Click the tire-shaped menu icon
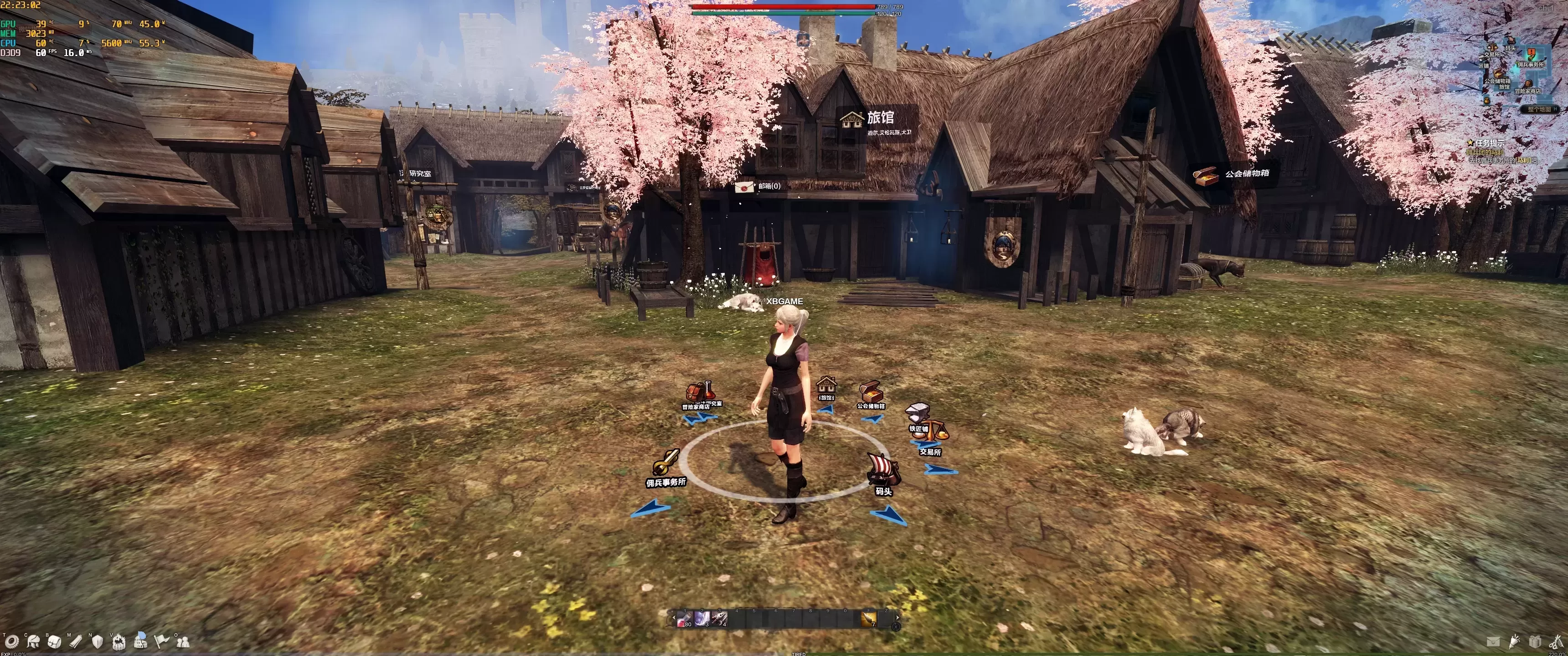The height and width of the screenshot is (656, 1568). click(x=11, y=641)
